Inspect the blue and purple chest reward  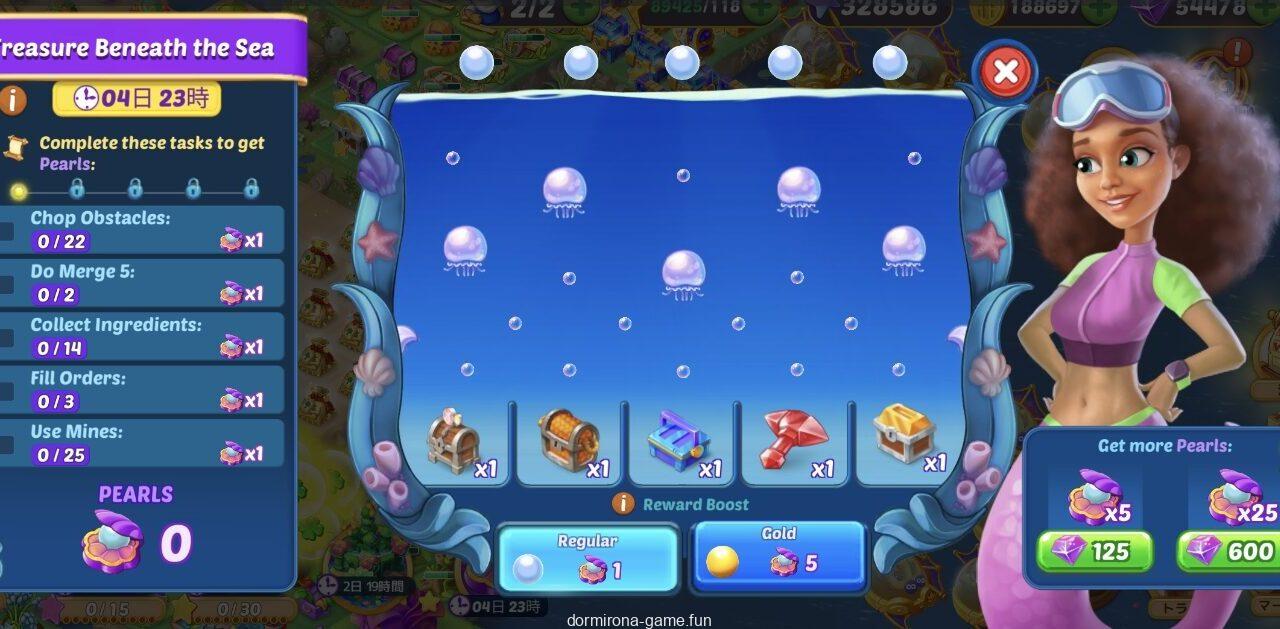coord(680,442)
